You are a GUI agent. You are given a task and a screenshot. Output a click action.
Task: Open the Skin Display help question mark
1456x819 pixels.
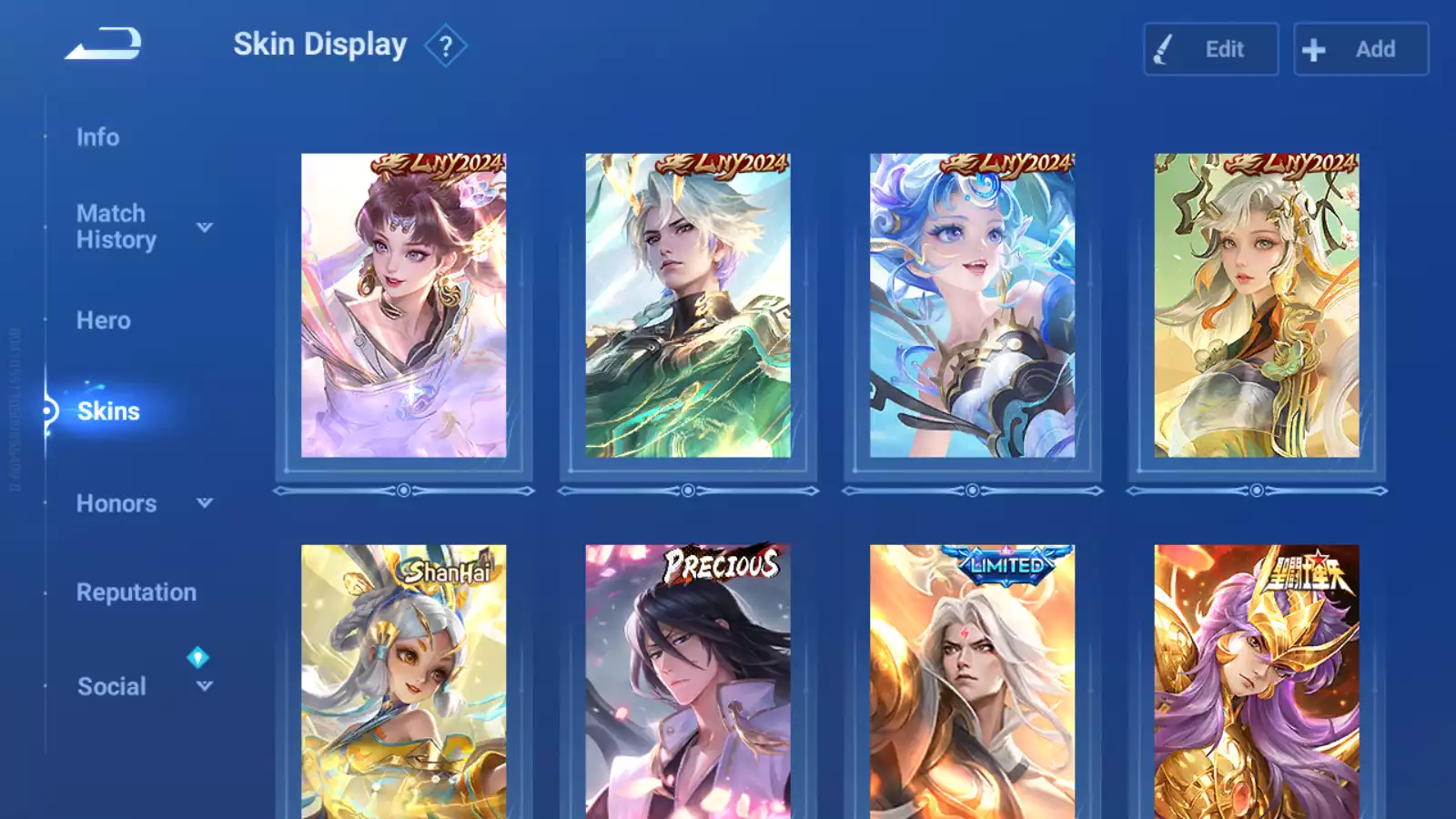[x=445, y=46]
